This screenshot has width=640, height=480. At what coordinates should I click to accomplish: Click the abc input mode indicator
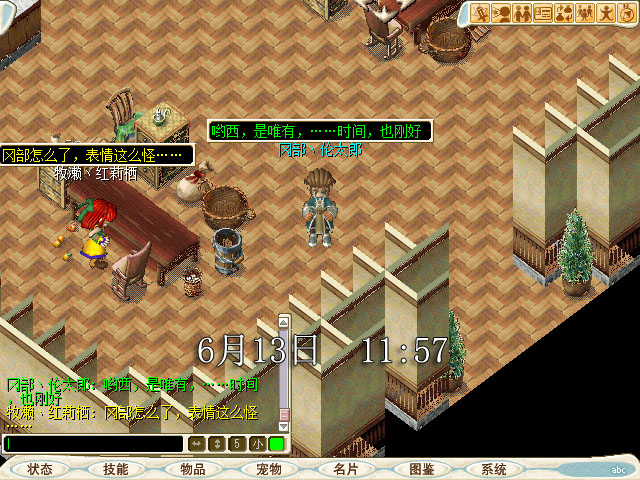point(618,470)
